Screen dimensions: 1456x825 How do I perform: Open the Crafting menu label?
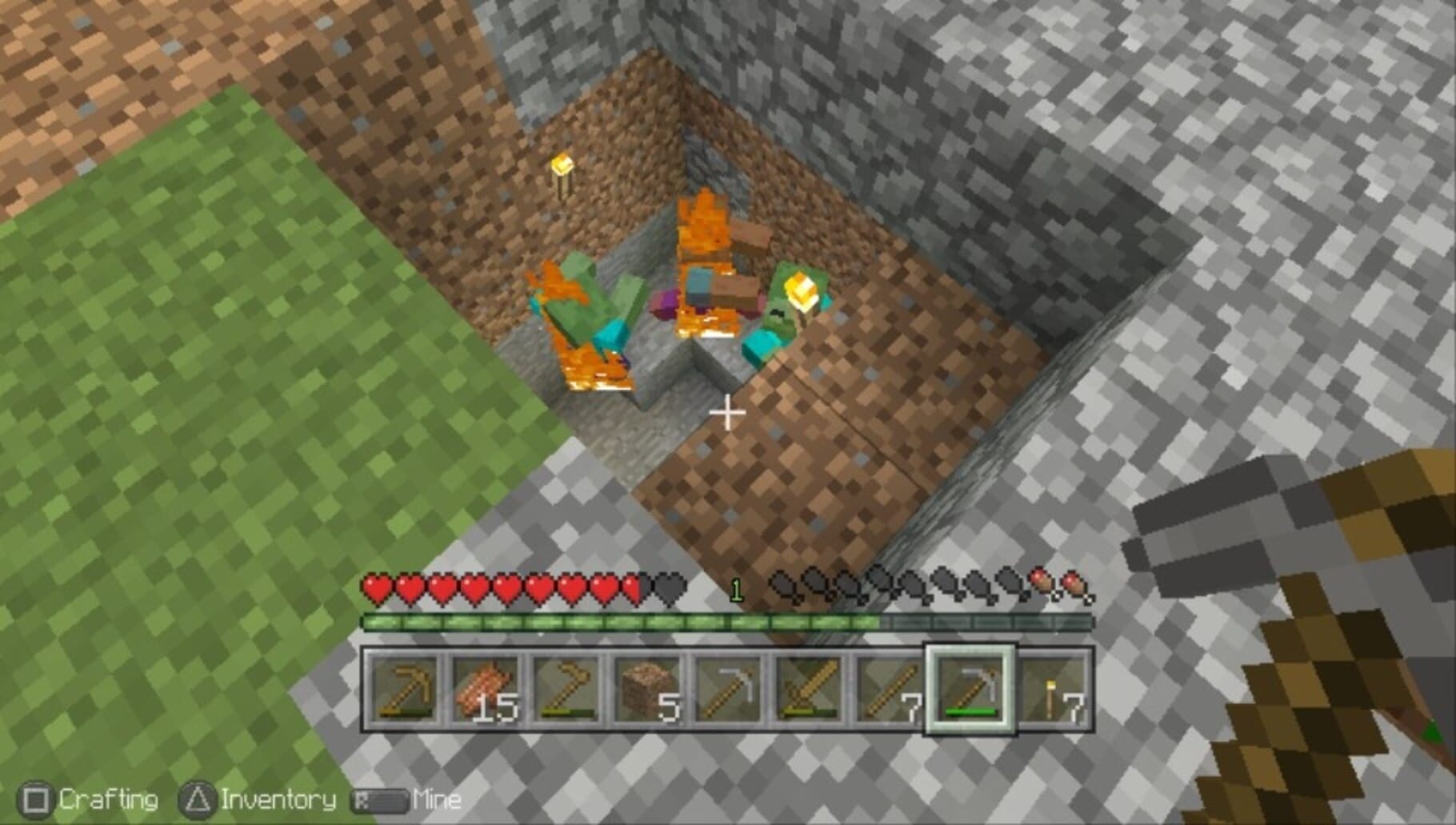(109, 798)
